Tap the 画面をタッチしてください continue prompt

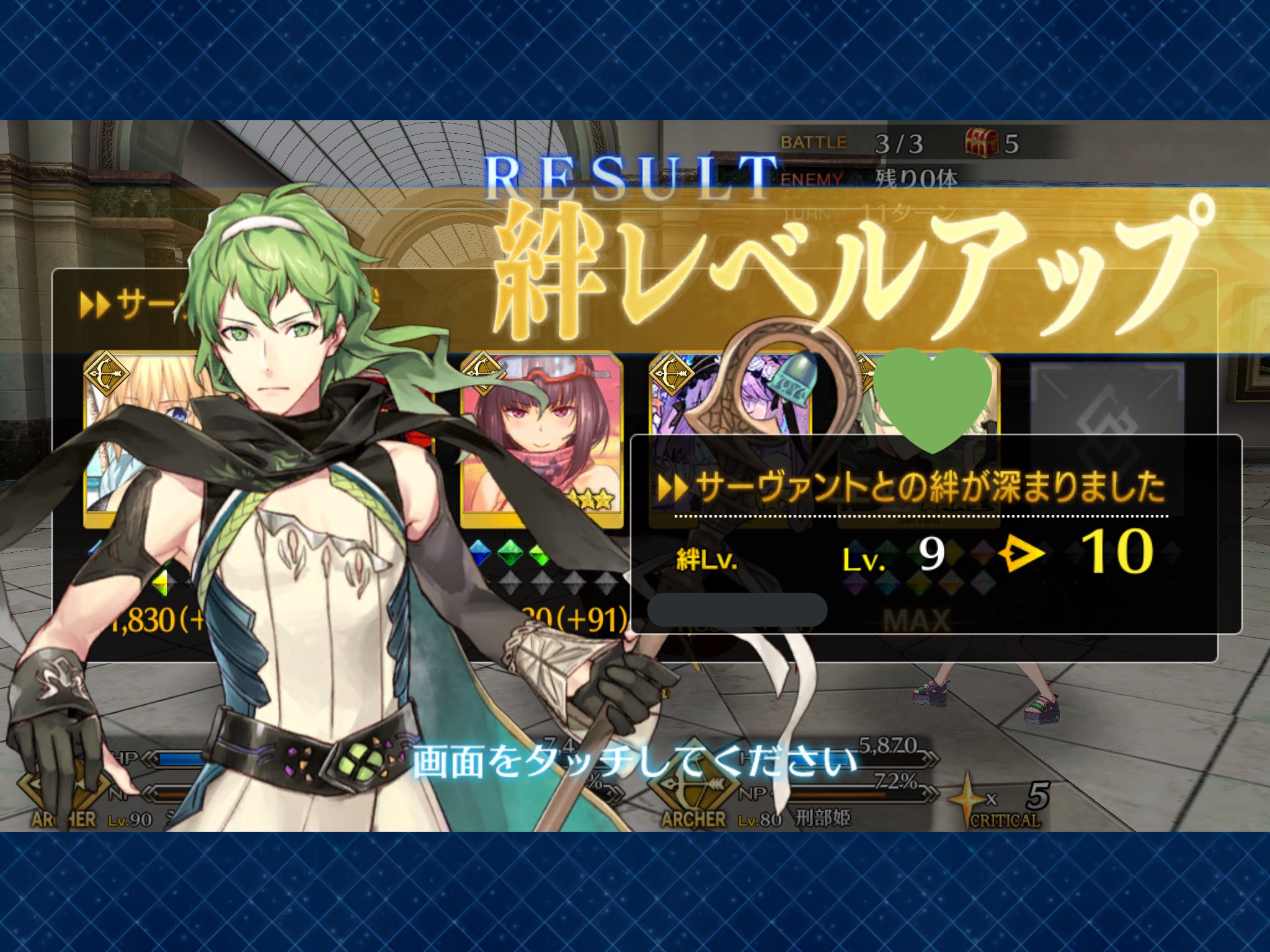[x=634, y=761]
